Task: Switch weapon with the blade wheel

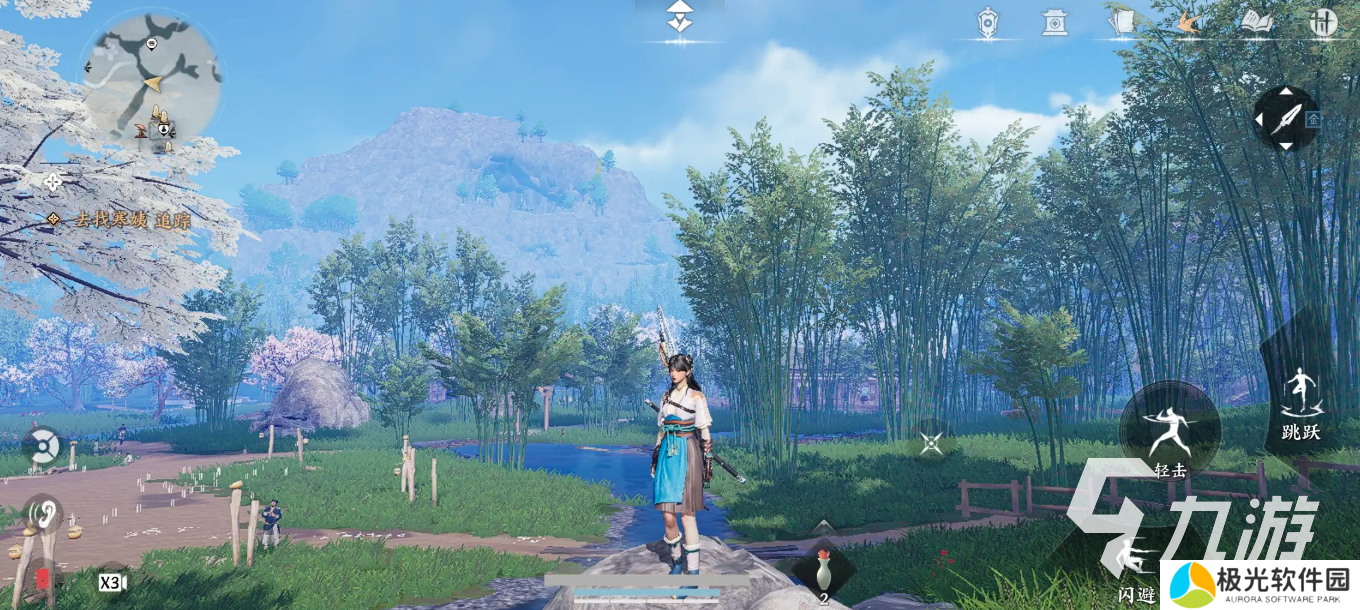Action: pyautogui.click(x=1285, y=119)
